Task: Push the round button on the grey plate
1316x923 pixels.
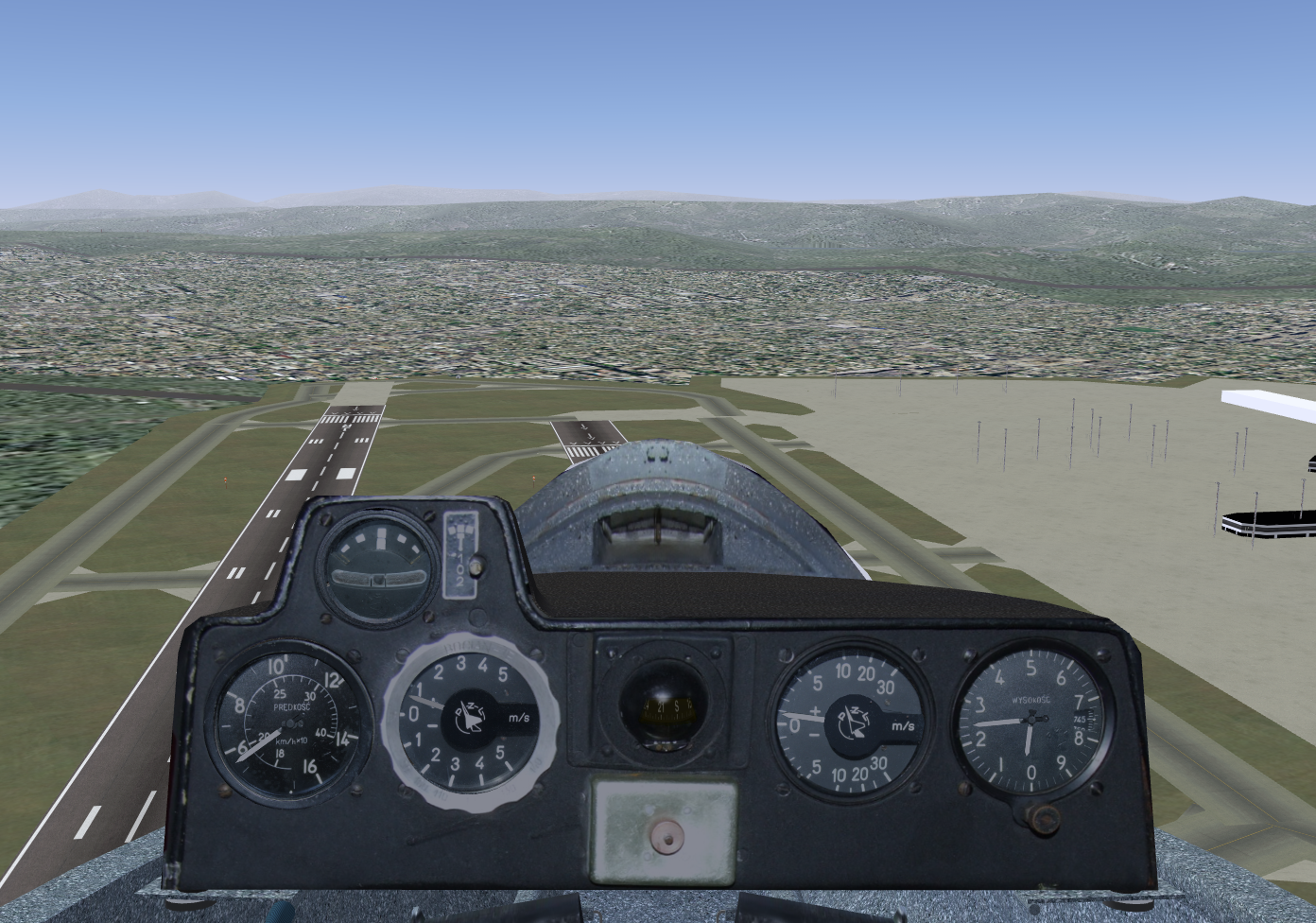Action: pyautogui.click(x=668, y=835)
